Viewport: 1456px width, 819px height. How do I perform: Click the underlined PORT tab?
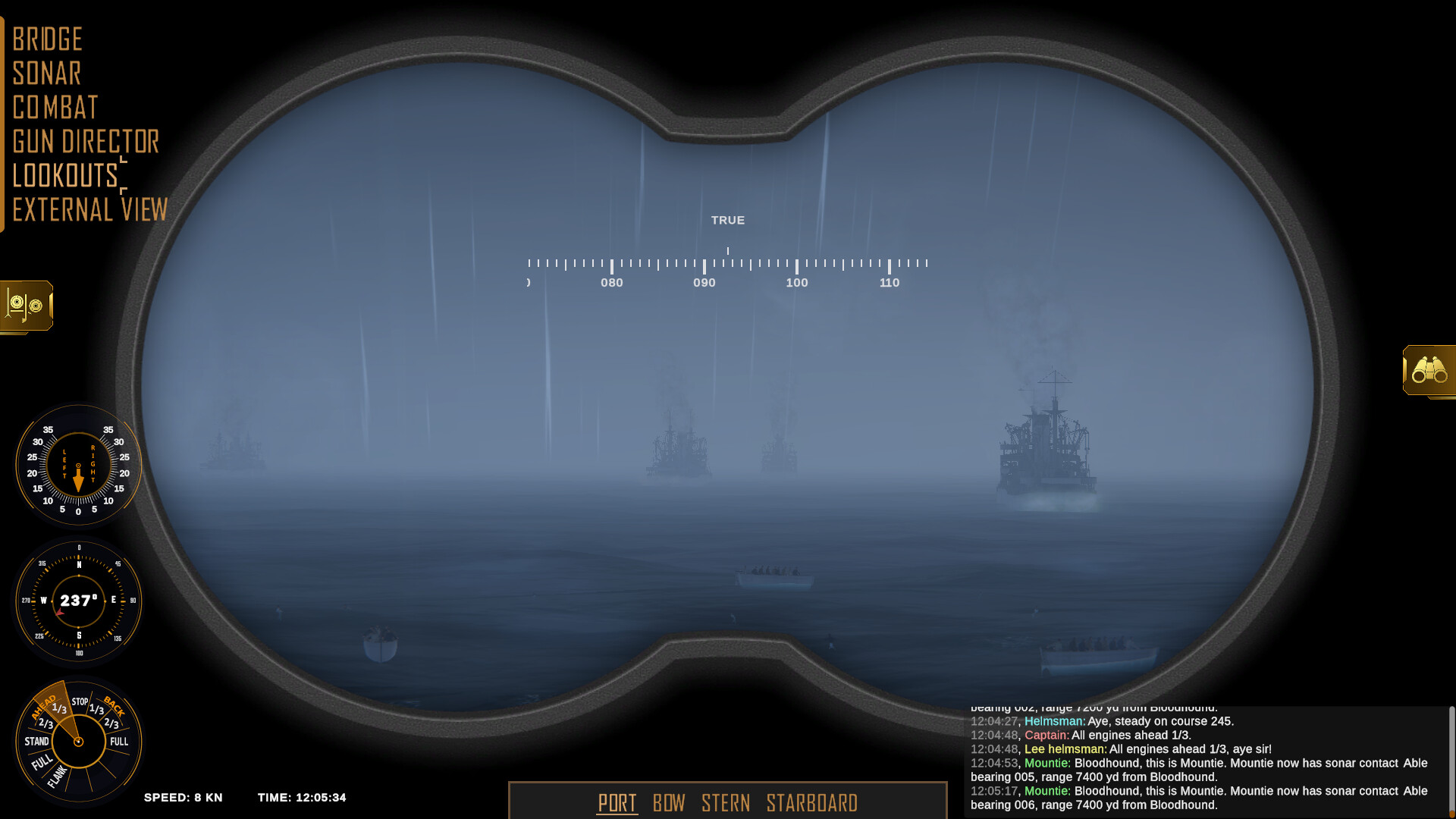point(617,803)
